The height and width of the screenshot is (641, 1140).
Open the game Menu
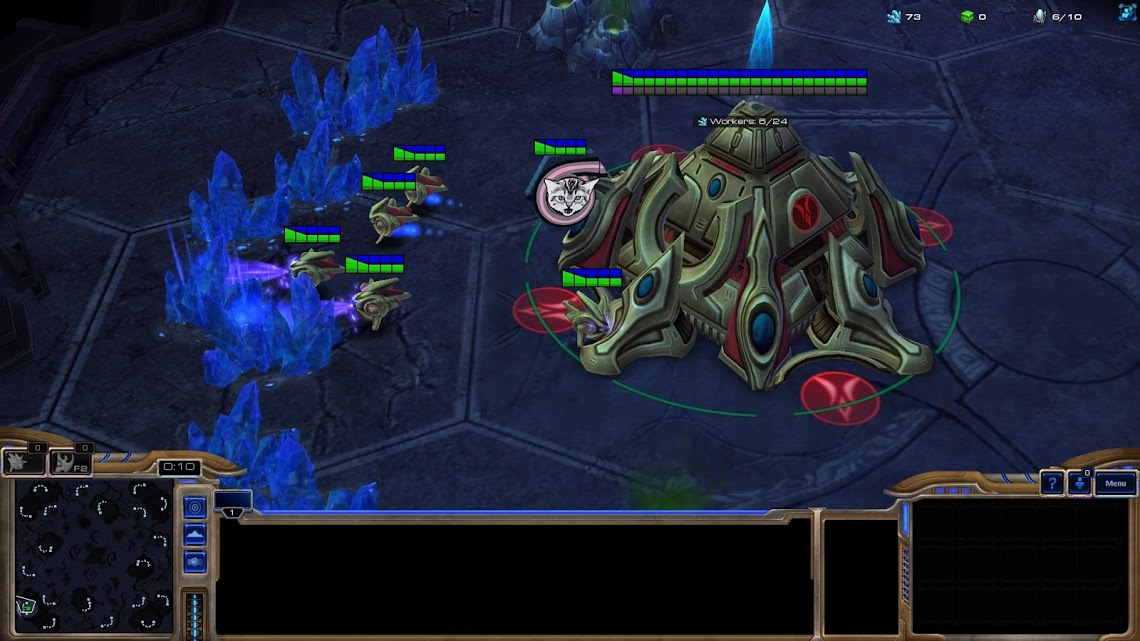coord(1116,484)
